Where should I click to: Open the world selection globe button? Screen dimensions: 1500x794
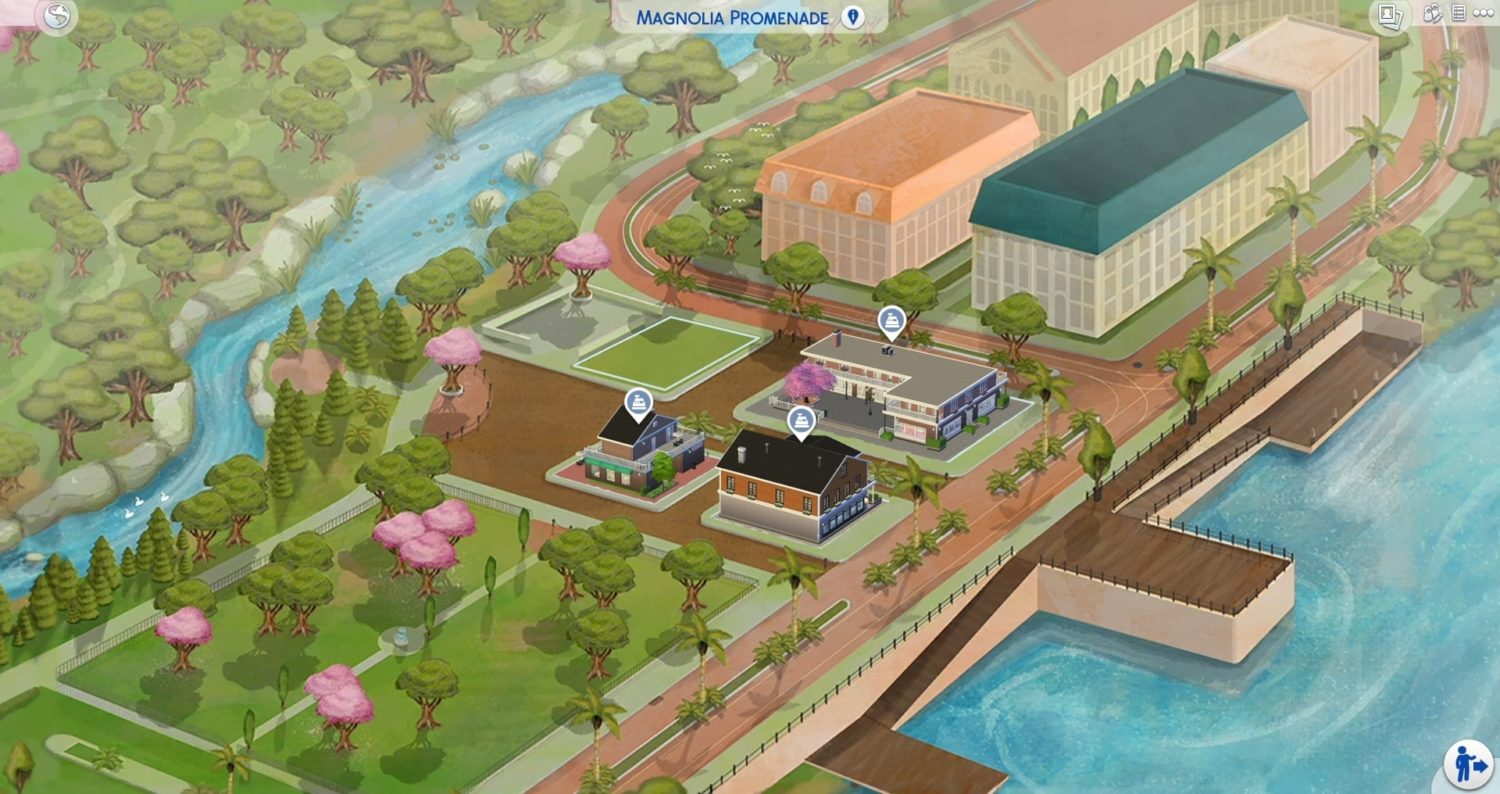59,17
